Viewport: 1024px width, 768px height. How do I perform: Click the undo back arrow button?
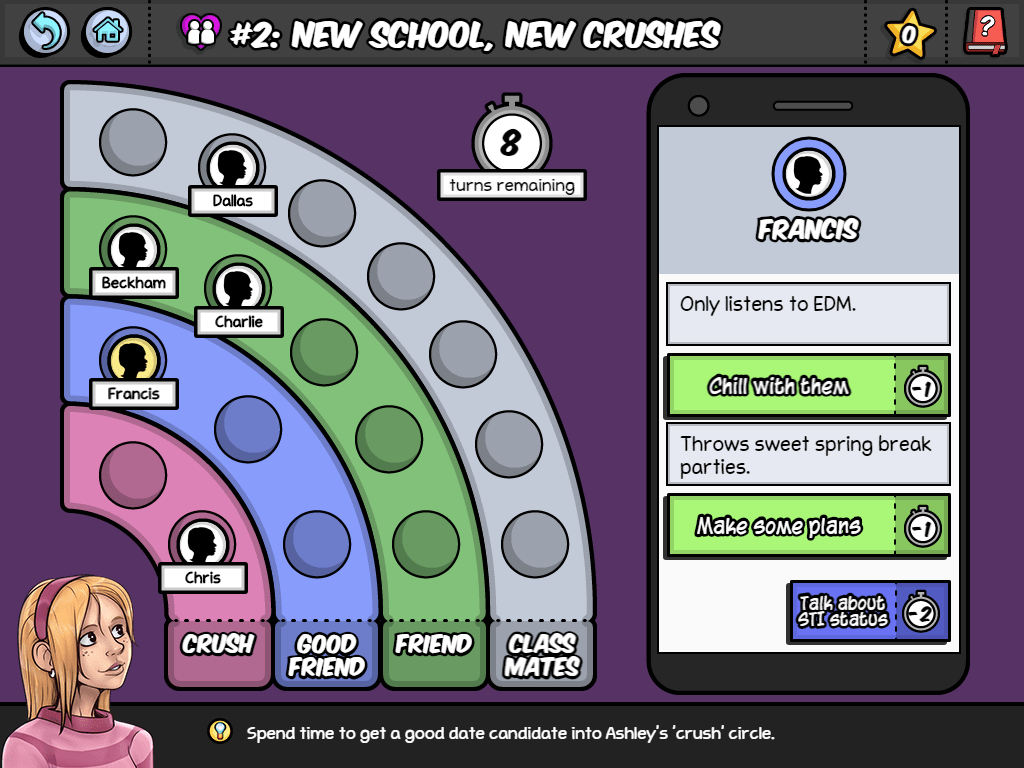pyautogui.click(x=45, y=32)
